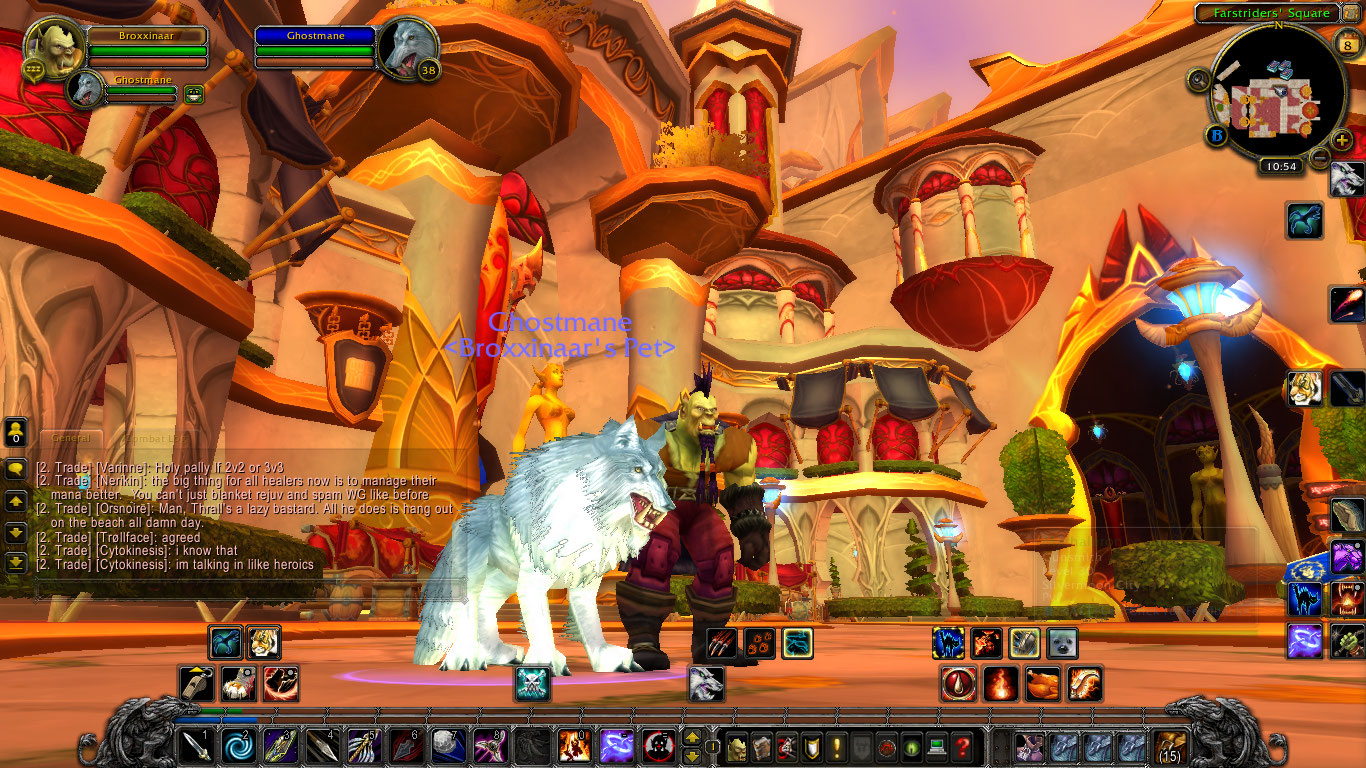Viewport: 1366px width, 768px height.
Task: Toggle the Talents icon on the micro menu
Action: 787,747
